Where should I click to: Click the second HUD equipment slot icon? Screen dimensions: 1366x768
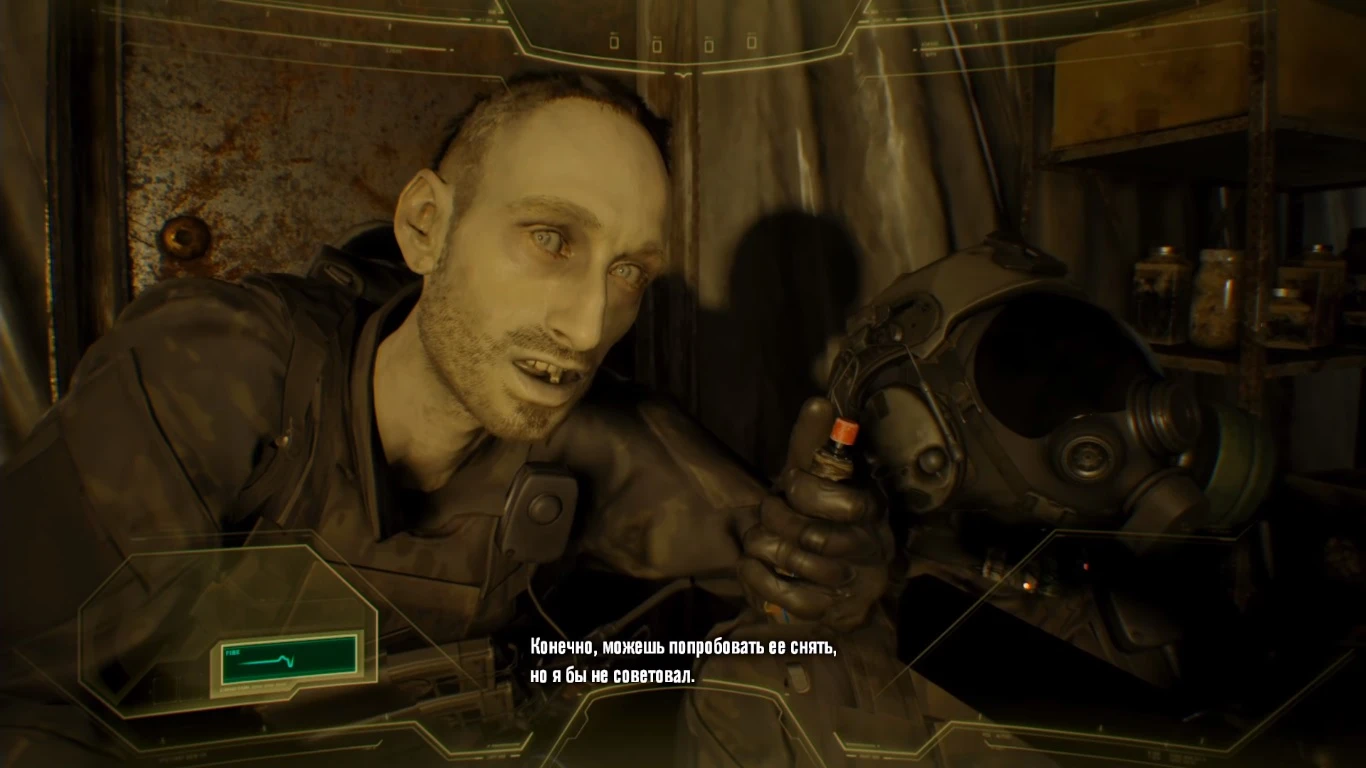pyautogui.click(x=657, y=45)
